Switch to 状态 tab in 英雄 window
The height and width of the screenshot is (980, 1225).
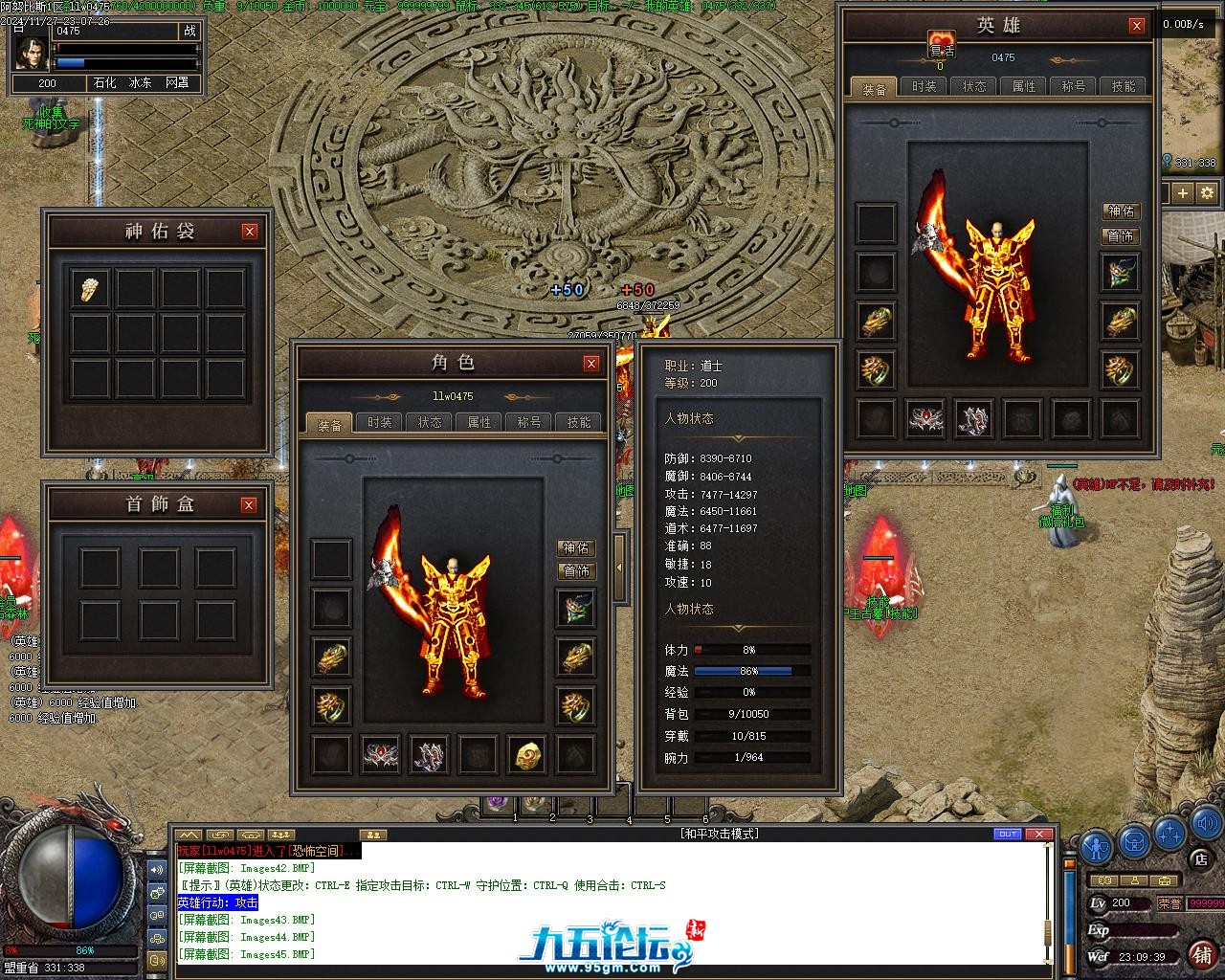click(974, 86)
